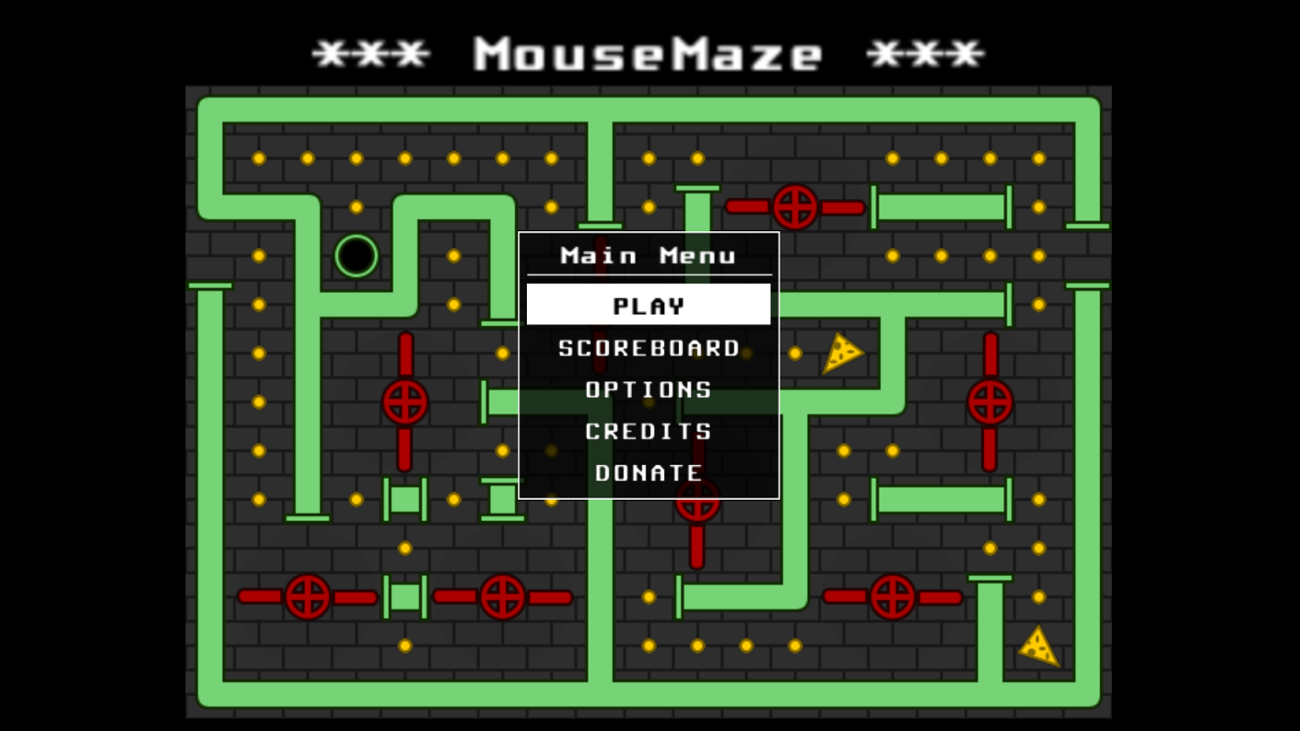Viewport: 1300px width, 731px height.
Task: Select PLAY in the Main Menu
Action: [648, 304]
